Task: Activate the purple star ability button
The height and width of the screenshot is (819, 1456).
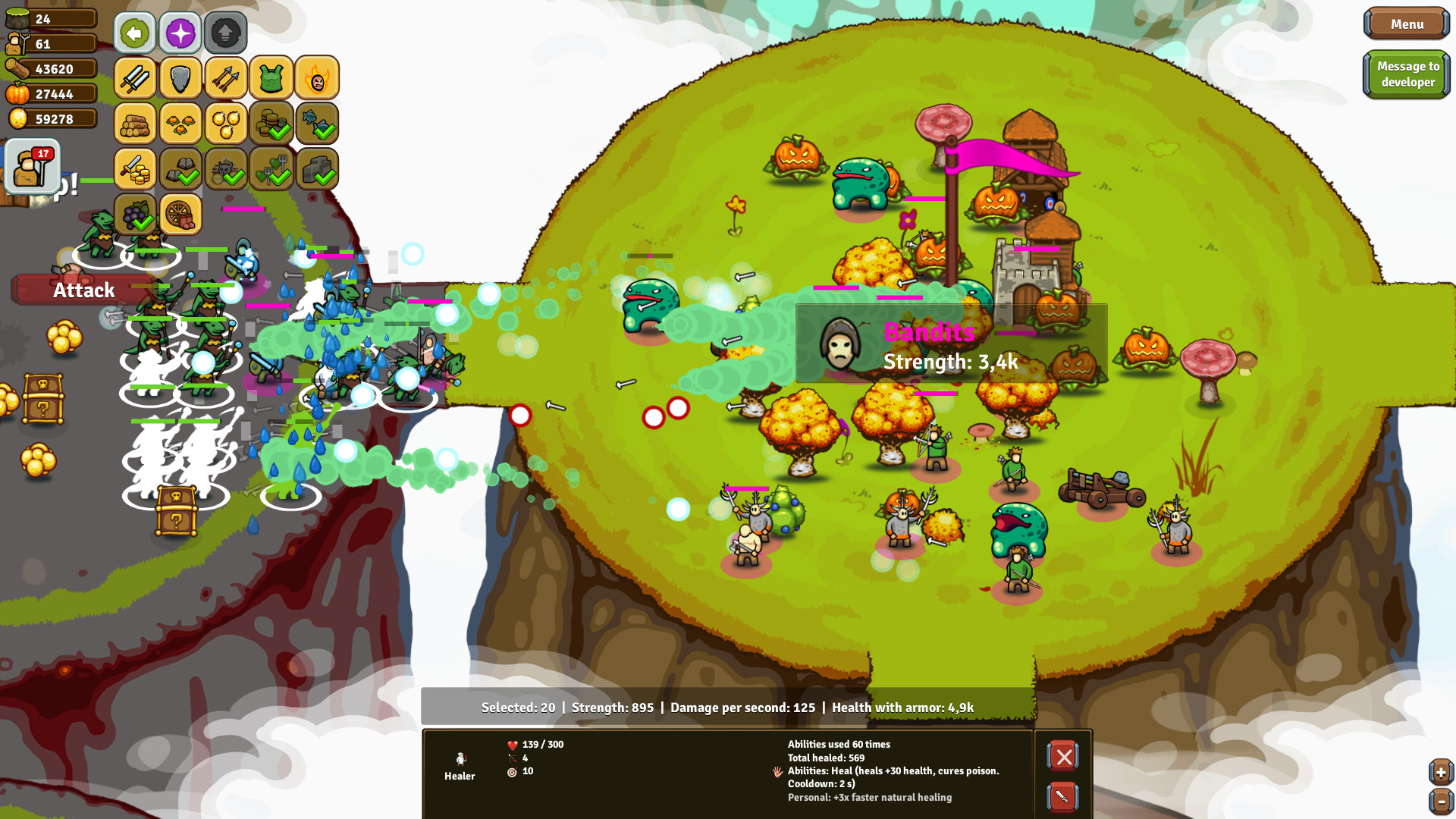Action: 180,33
